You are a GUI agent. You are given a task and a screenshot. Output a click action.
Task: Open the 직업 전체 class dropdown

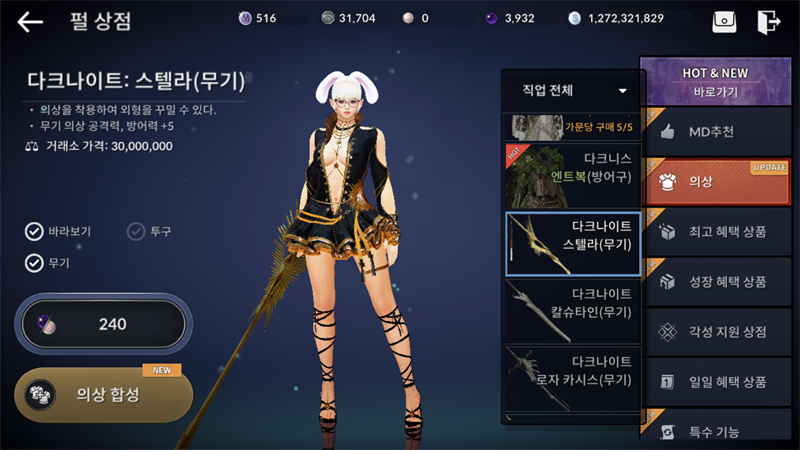[573, 91]
